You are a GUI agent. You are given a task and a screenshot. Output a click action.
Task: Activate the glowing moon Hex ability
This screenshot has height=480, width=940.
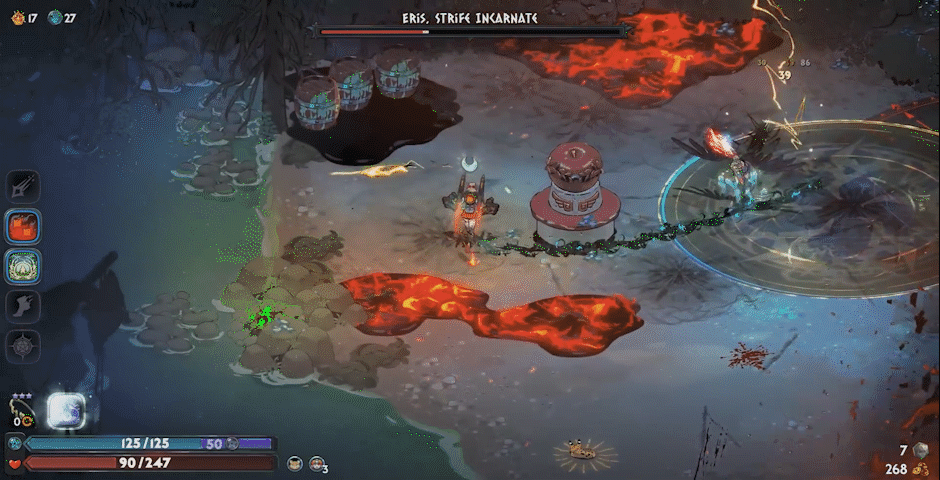tap(66, 410)
